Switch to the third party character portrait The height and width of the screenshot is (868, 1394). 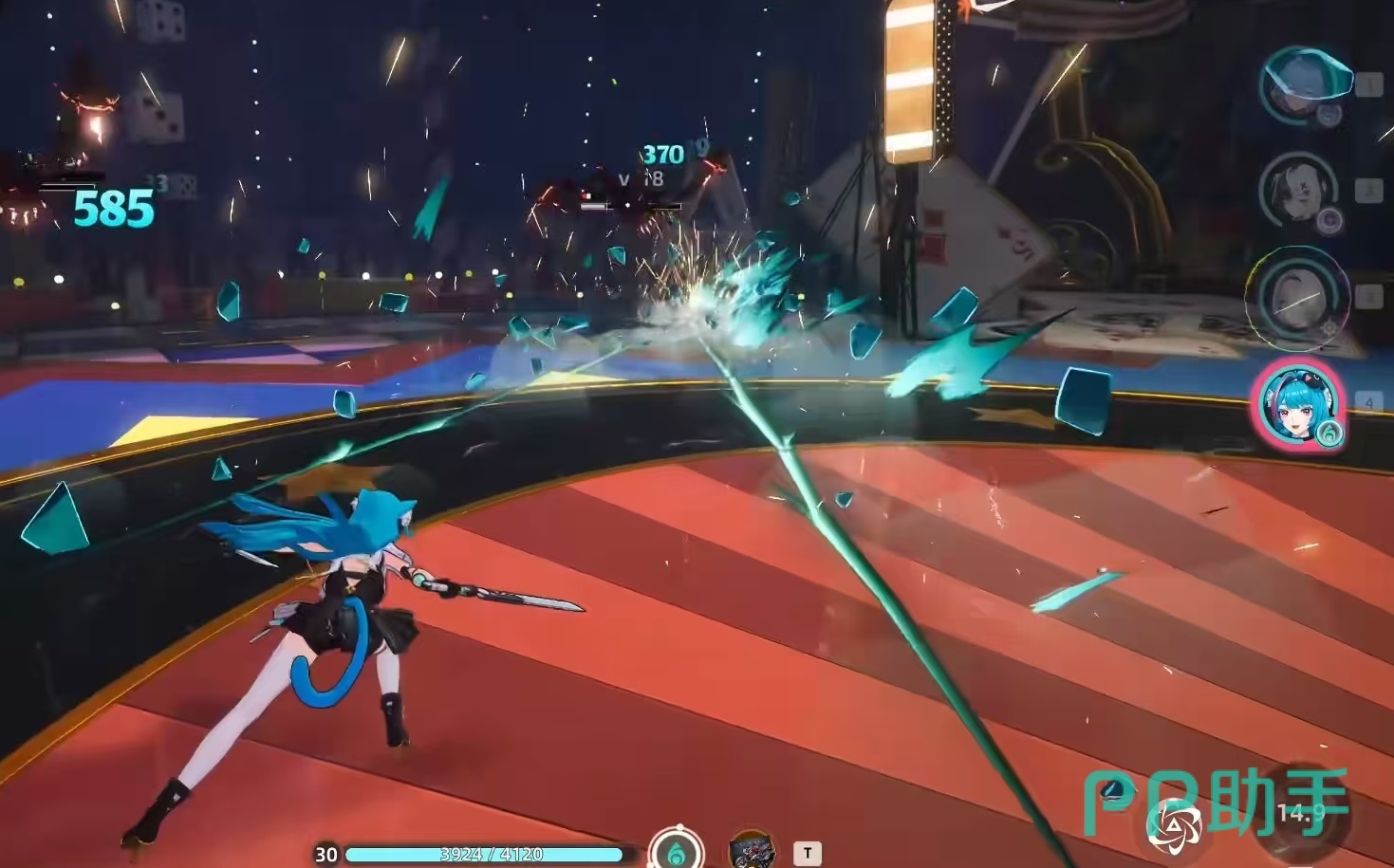pos(1296,297)
